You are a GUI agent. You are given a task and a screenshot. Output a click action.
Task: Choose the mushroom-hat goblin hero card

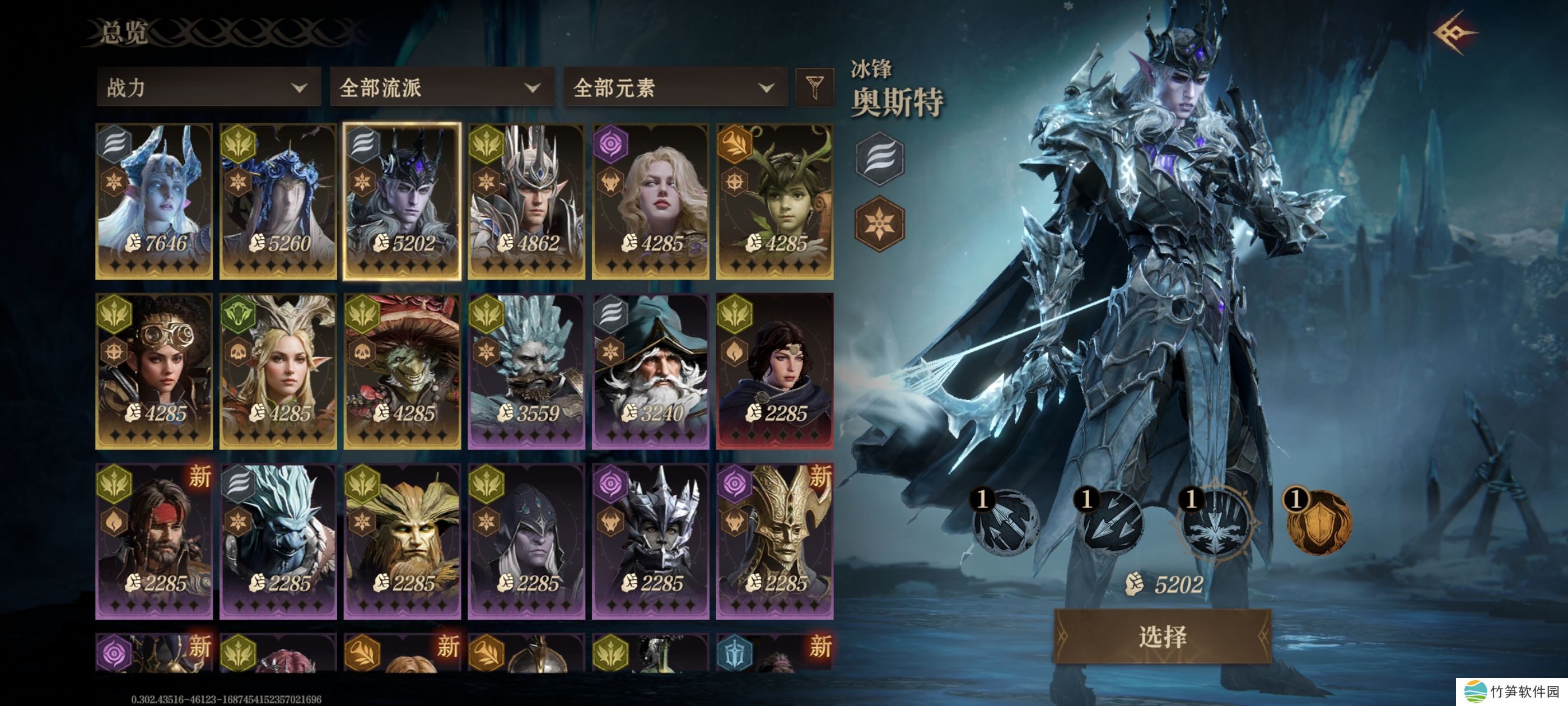[402, 371]
